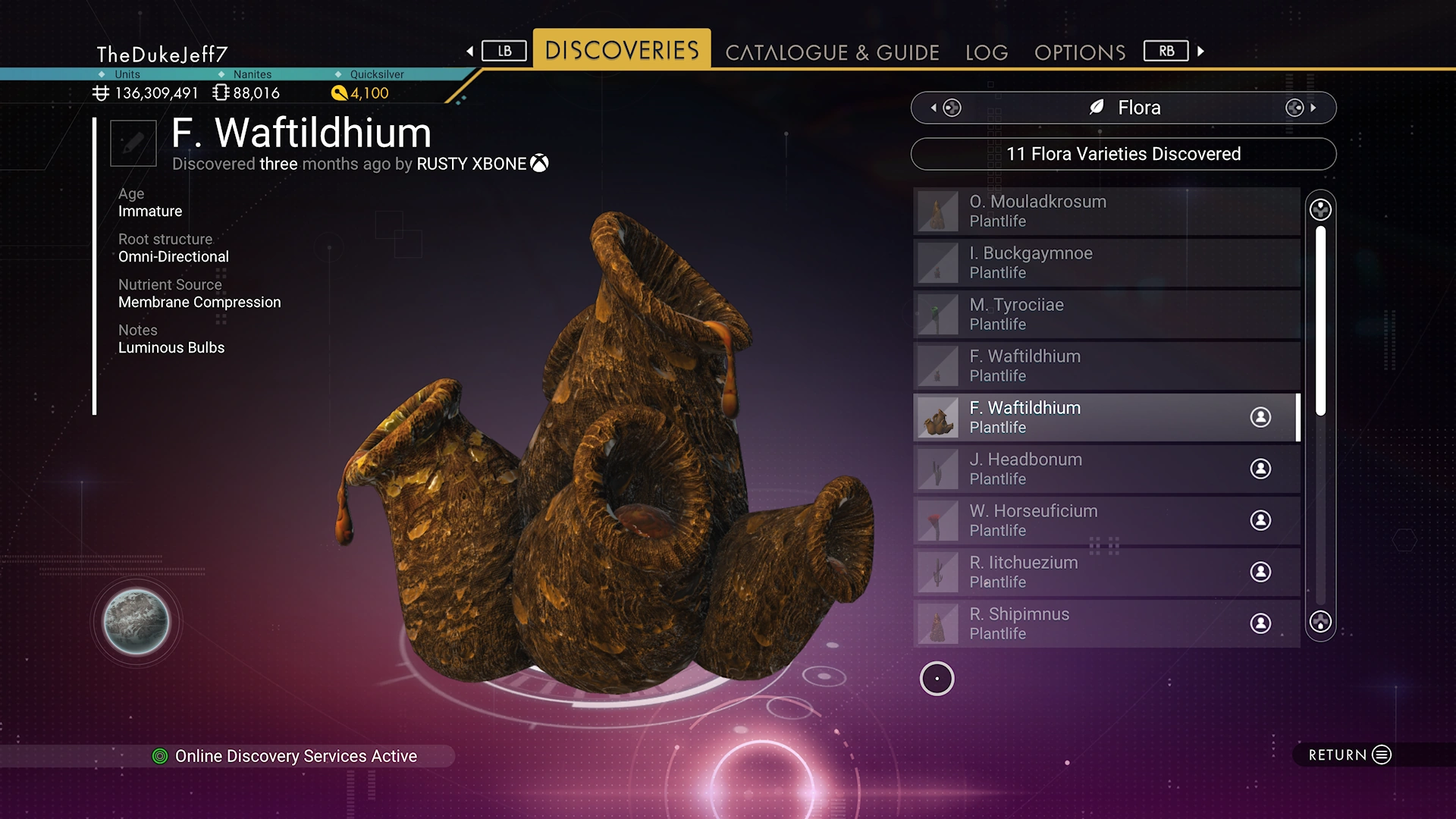Open the Log tab

pos(987,52)
